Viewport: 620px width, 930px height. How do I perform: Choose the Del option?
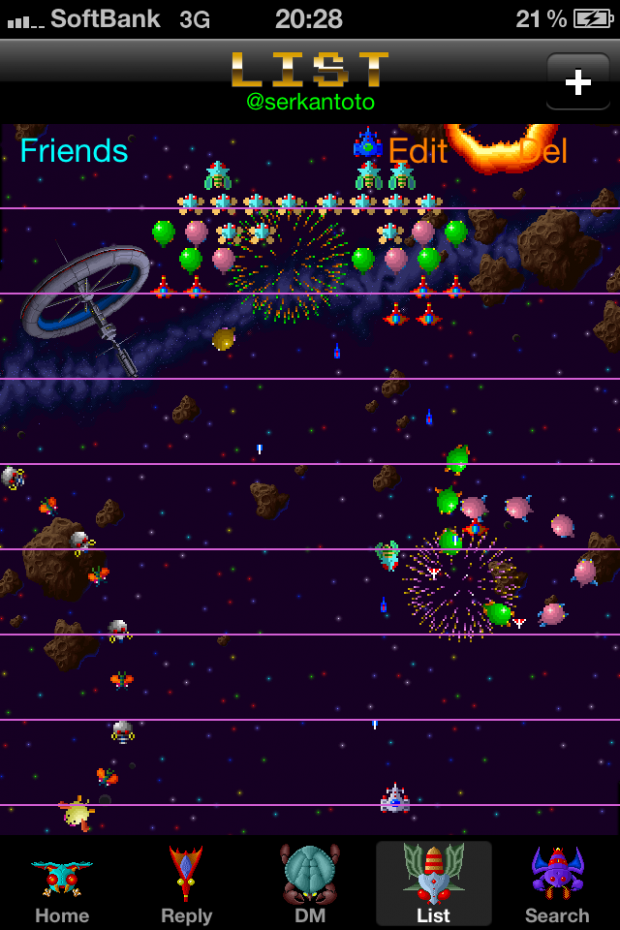click(542, 151)
